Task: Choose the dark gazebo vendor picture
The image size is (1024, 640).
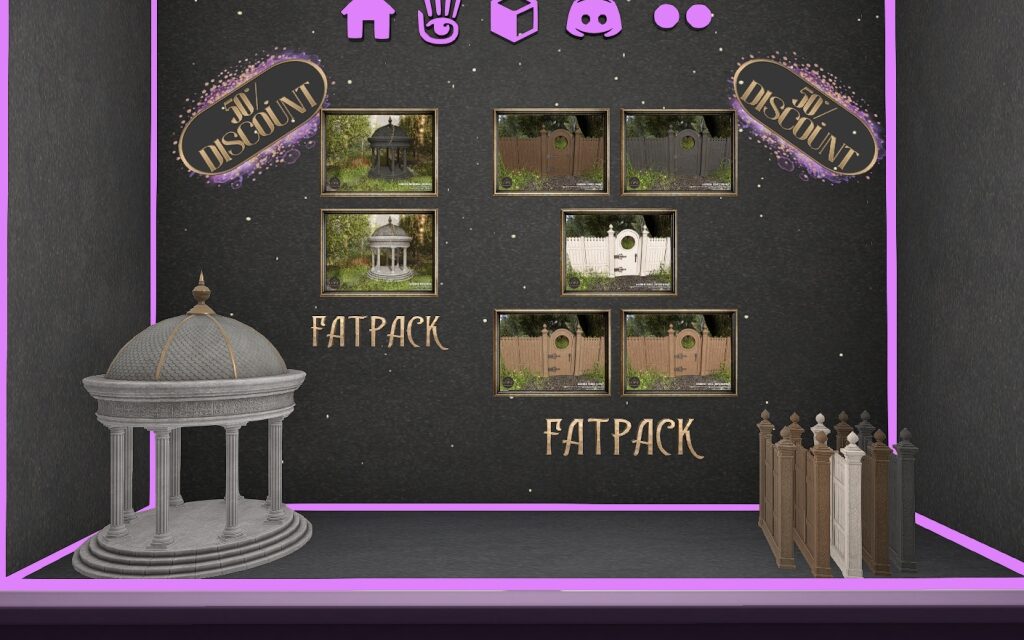Action: click(x=379, y=152)
